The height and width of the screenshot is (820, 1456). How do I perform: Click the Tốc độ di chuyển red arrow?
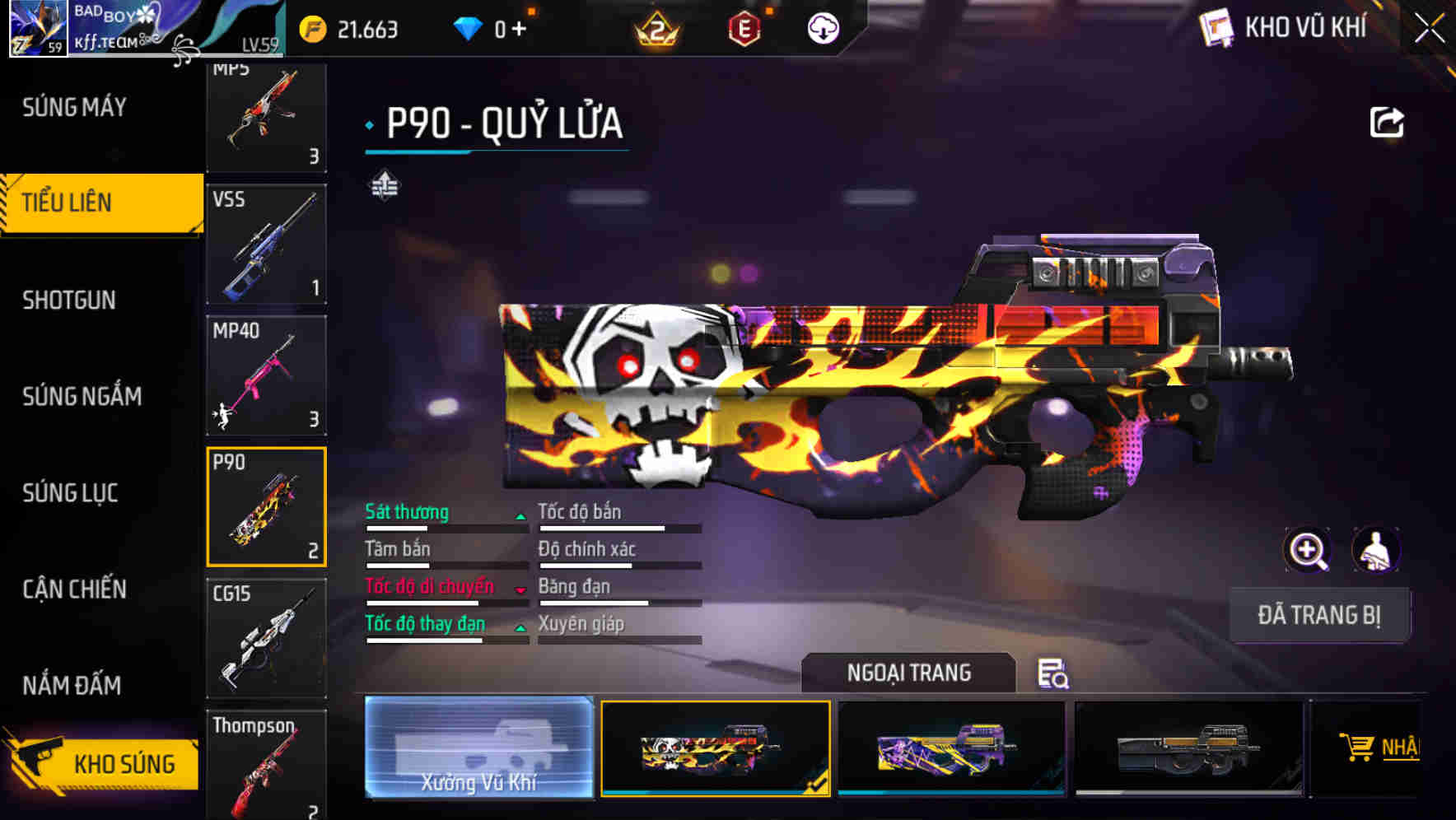(x=520, y=591)
